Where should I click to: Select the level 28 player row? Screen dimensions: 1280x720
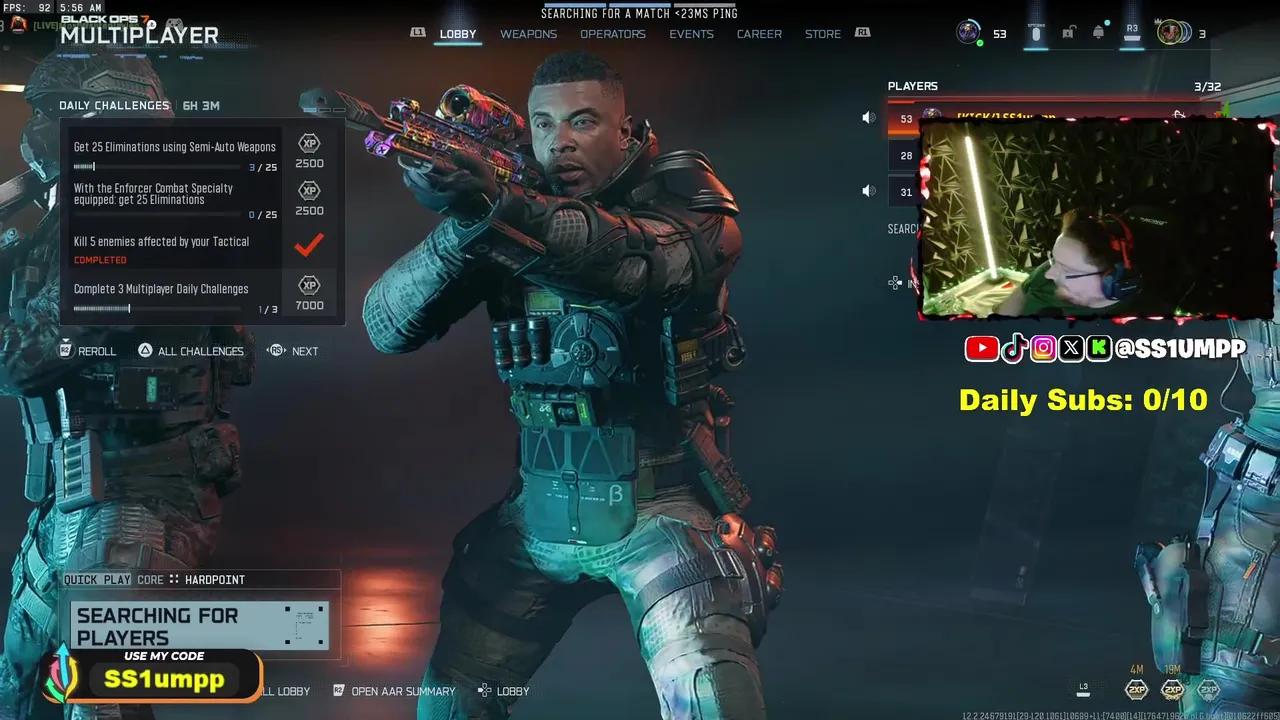click(x=905, y=155)
